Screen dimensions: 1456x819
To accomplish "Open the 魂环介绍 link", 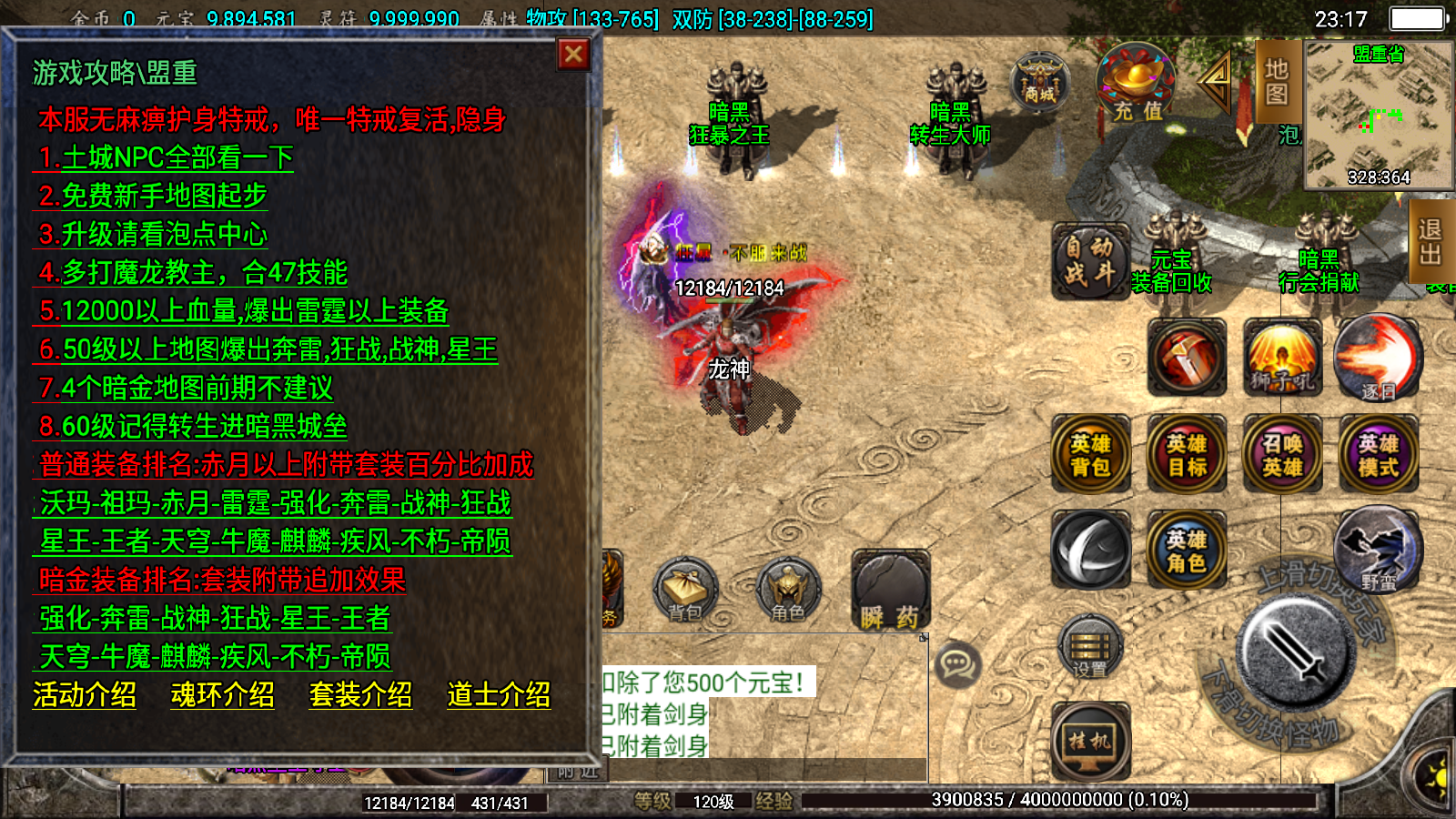I will [x=223, y=695].
